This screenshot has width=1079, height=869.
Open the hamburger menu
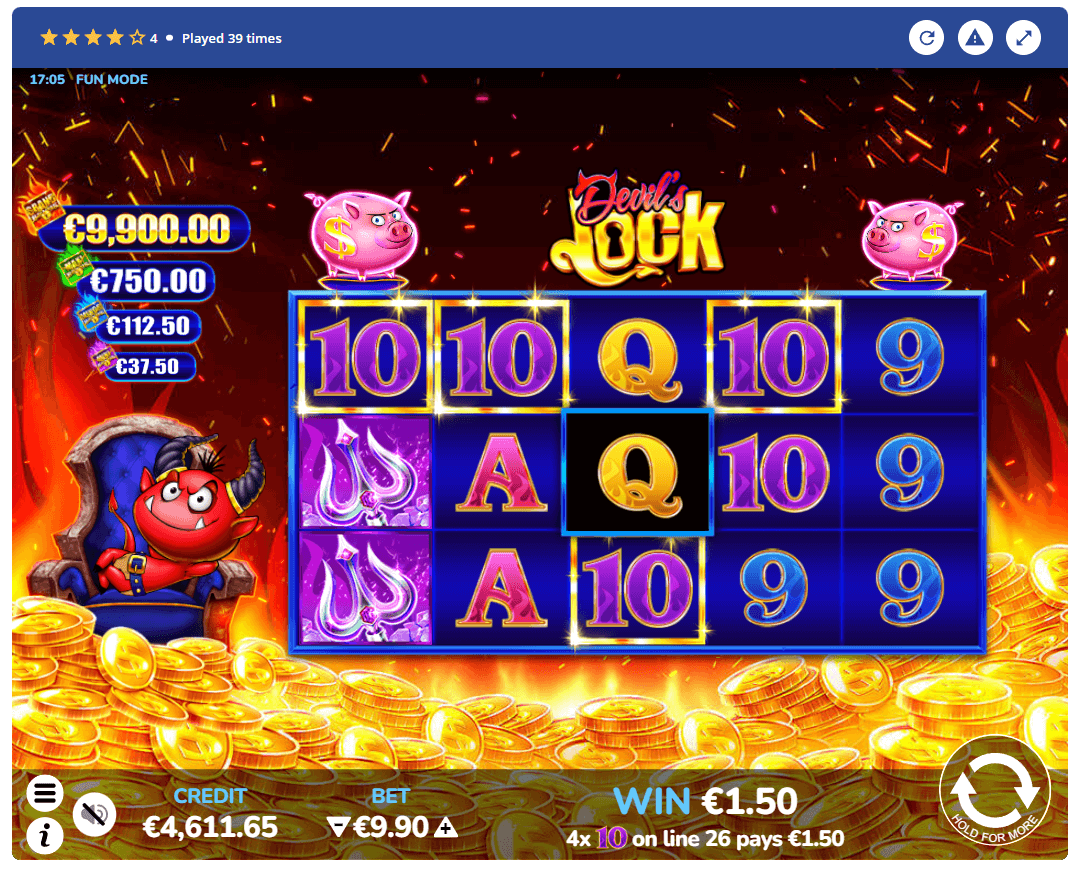[x=44, y=794]
